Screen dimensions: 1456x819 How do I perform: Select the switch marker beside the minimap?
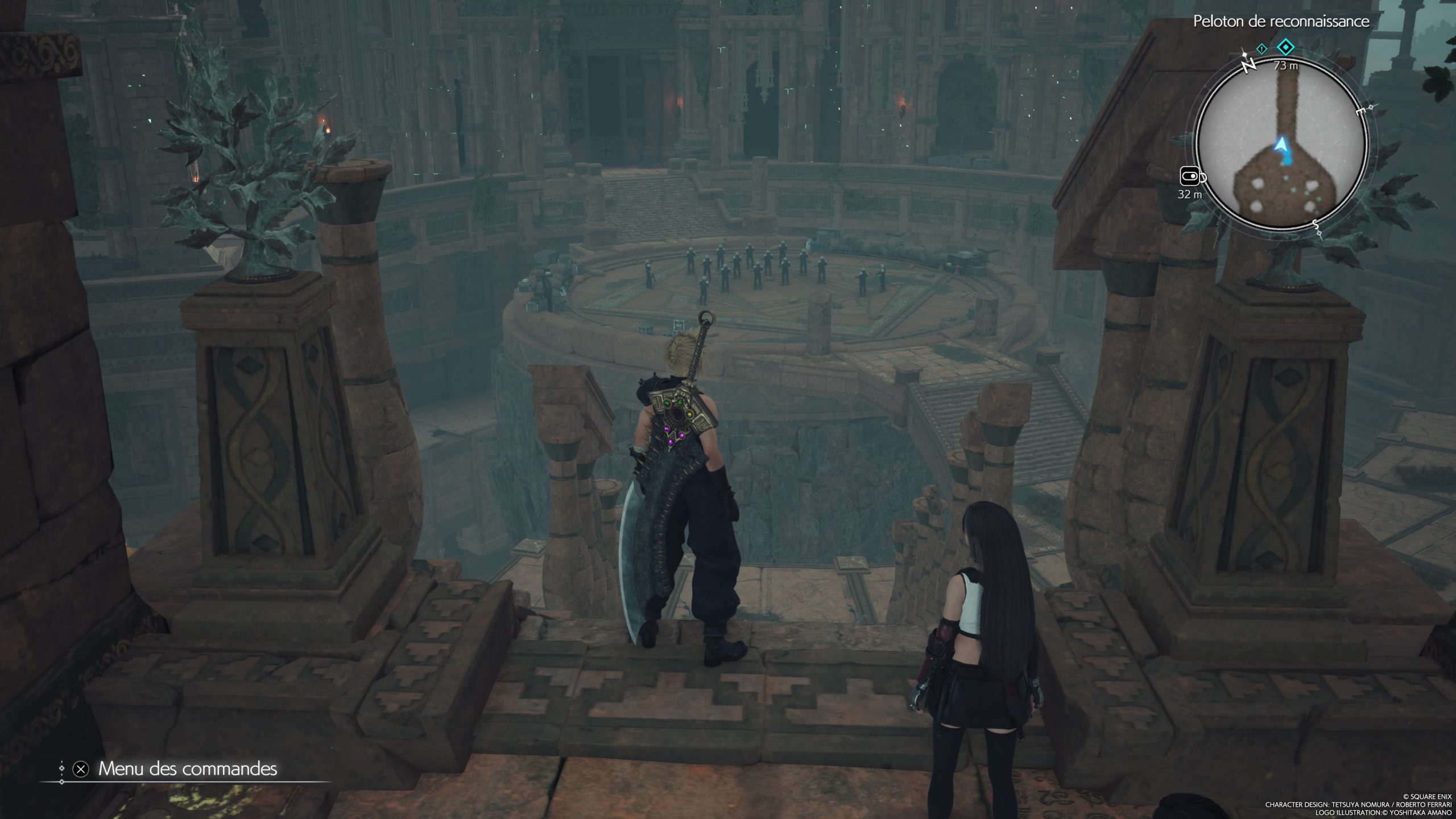pos(1192,177)
